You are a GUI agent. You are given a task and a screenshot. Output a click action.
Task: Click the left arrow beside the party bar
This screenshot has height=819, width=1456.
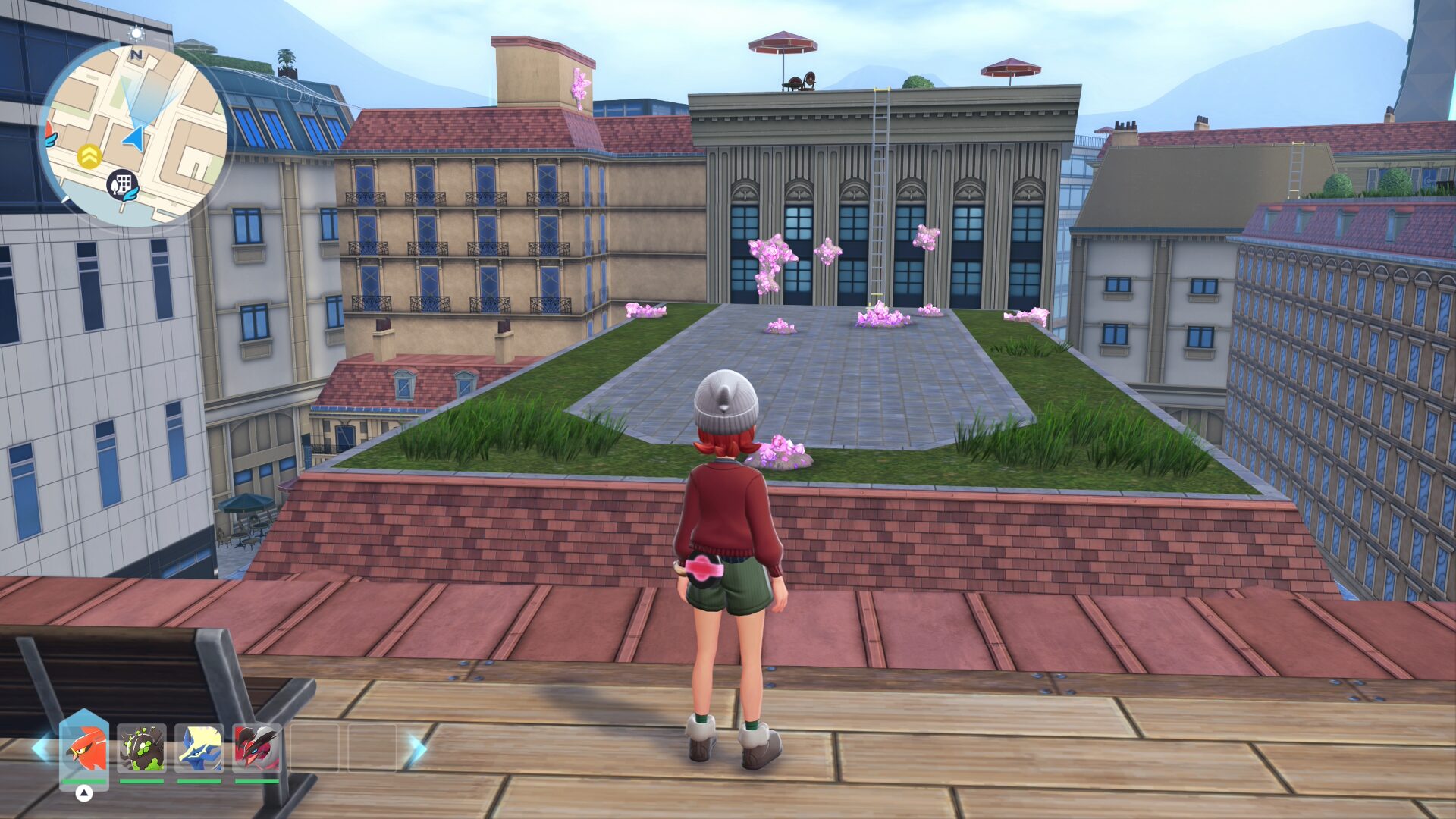pyautogui.click(x=41, y=748)
